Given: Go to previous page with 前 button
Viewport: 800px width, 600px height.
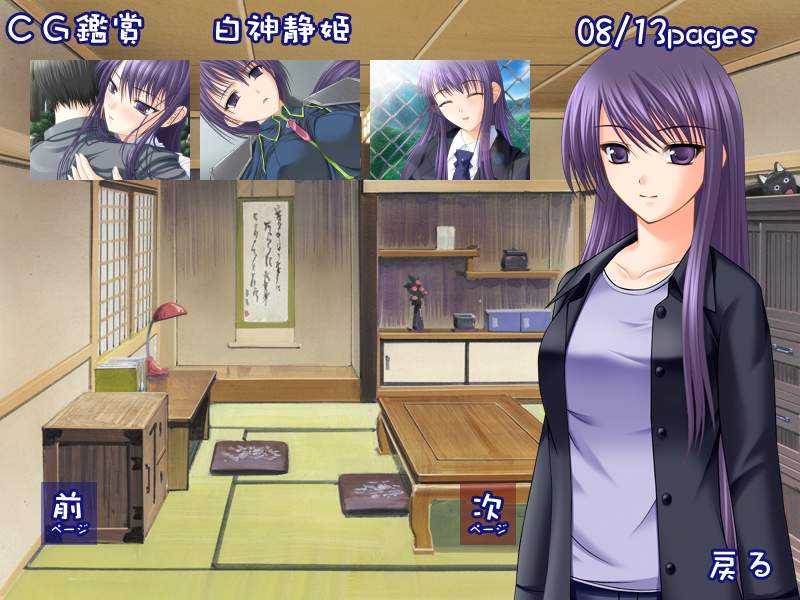Looking at the screenshot, I should pyautogui.click(x=69, y=512).
